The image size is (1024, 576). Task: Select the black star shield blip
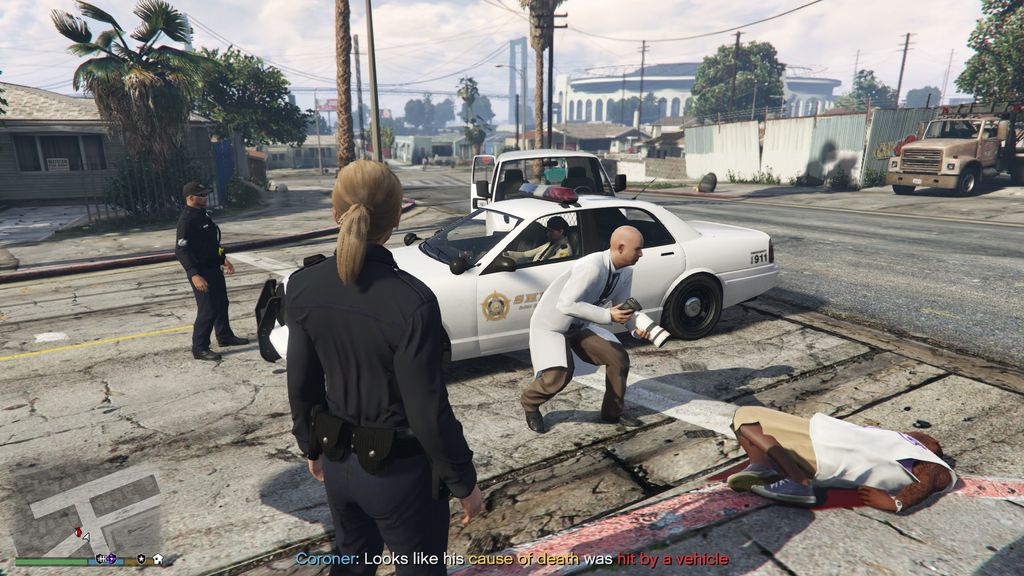tap(141, 560)
